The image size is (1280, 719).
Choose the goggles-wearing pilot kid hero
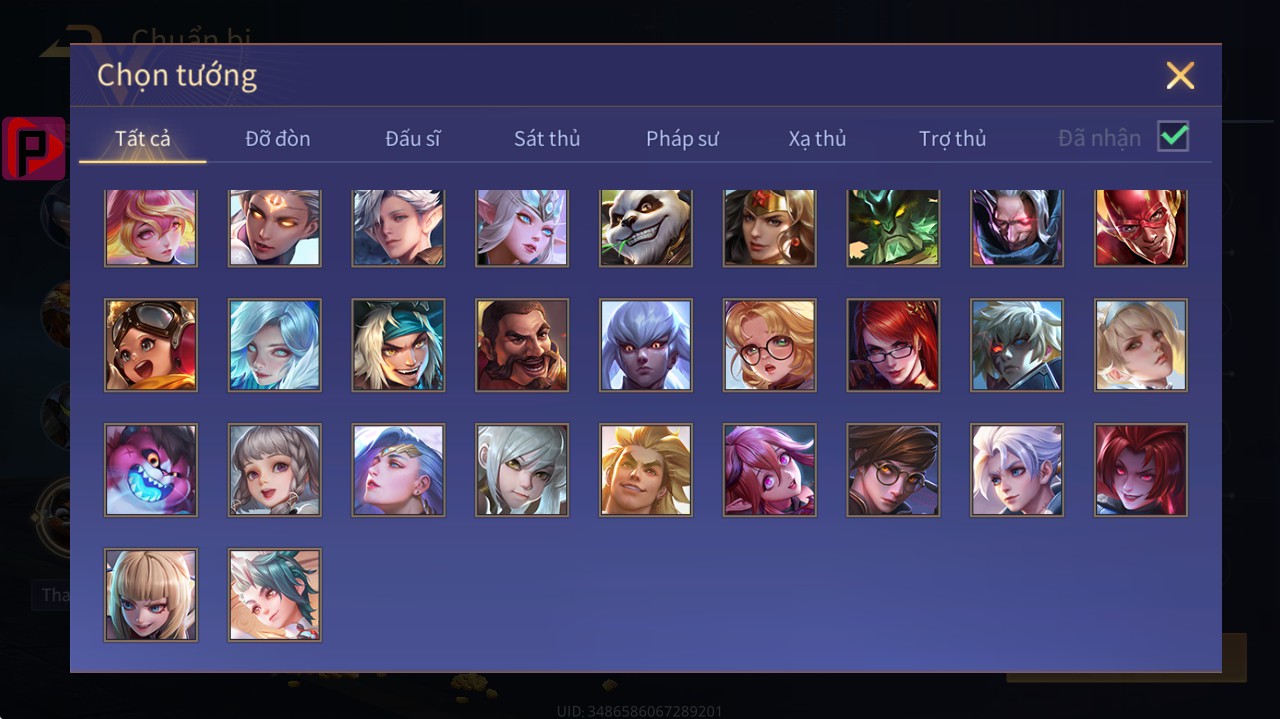coord(151,345)
